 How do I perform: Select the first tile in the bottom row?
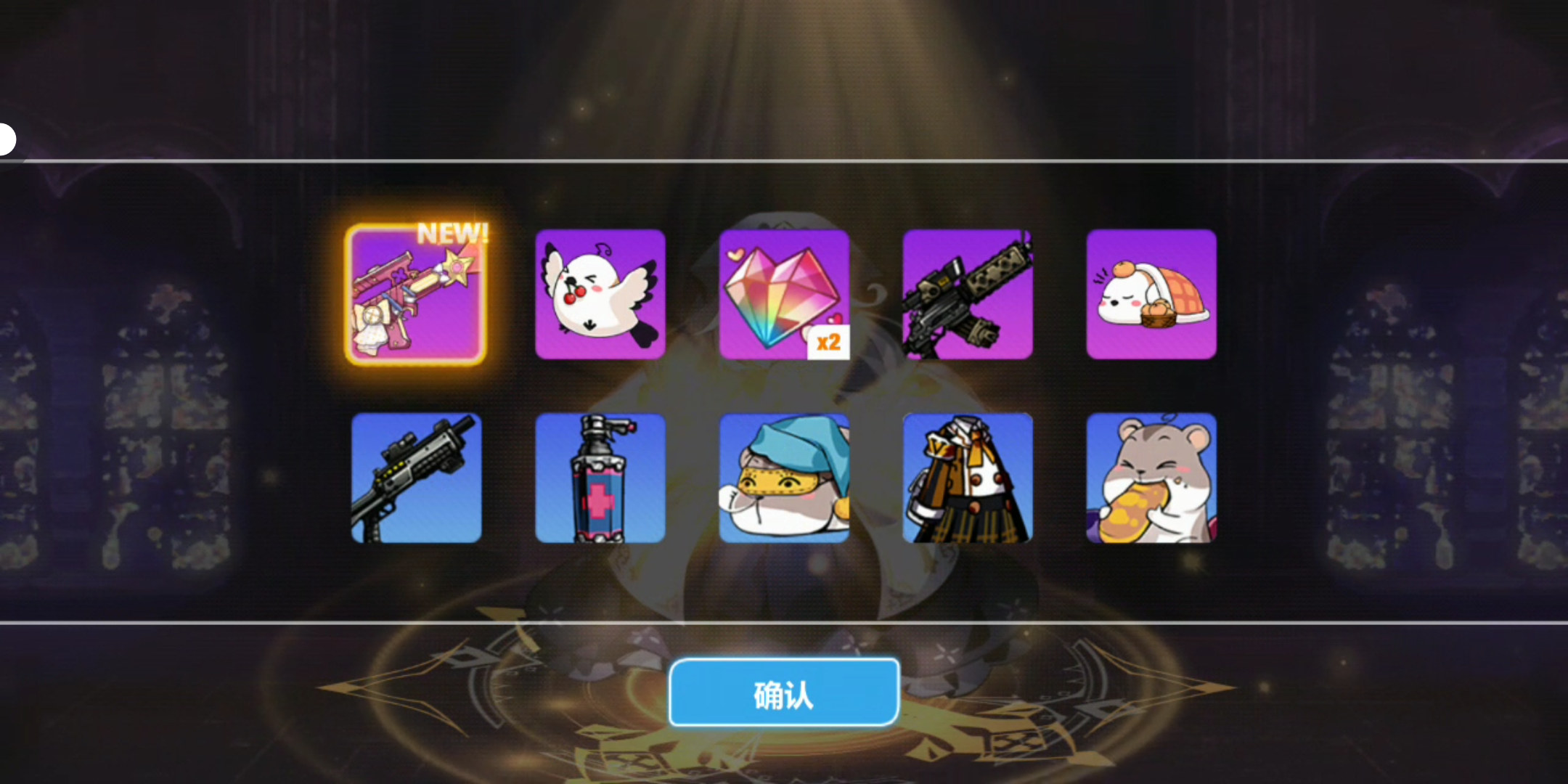tap(416, 478)
